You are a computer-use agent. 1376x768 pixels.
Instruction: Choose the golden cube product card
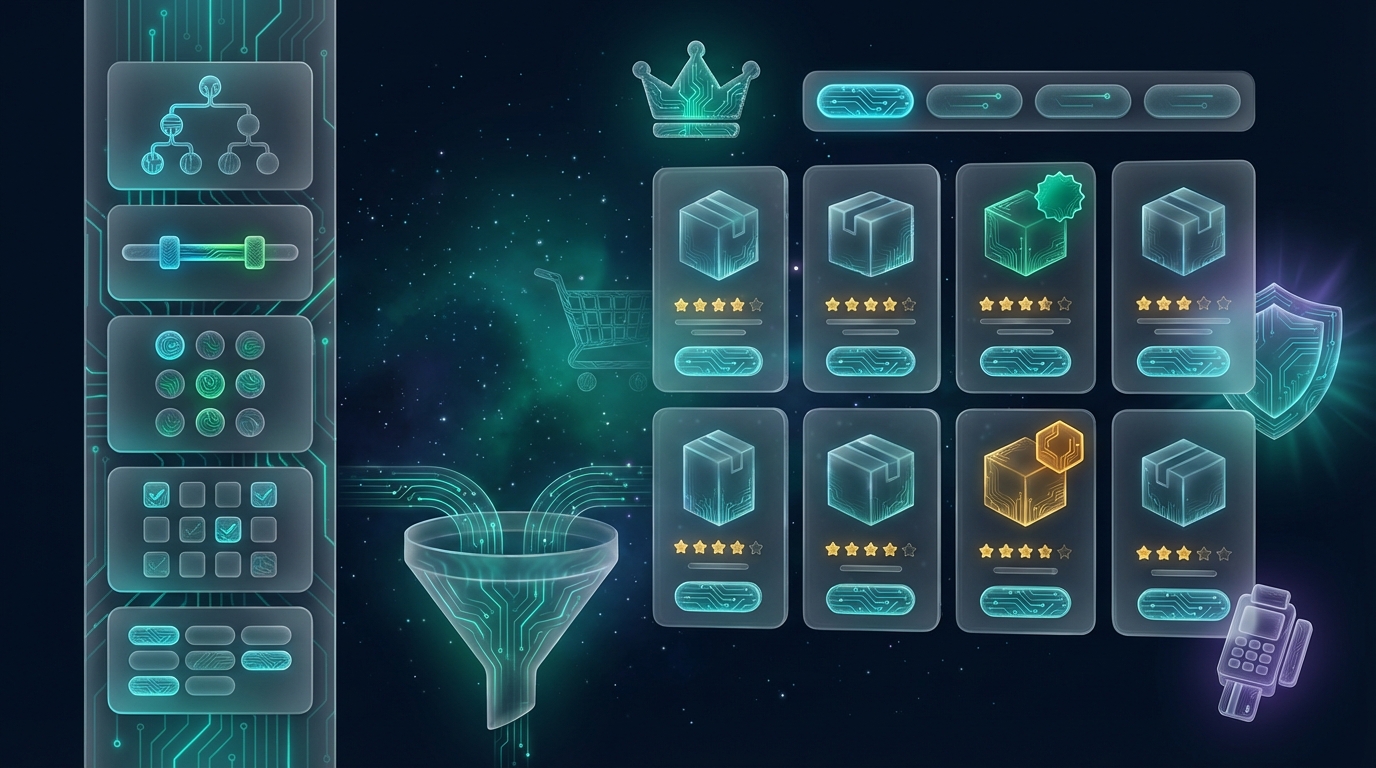coord(1025,520)
